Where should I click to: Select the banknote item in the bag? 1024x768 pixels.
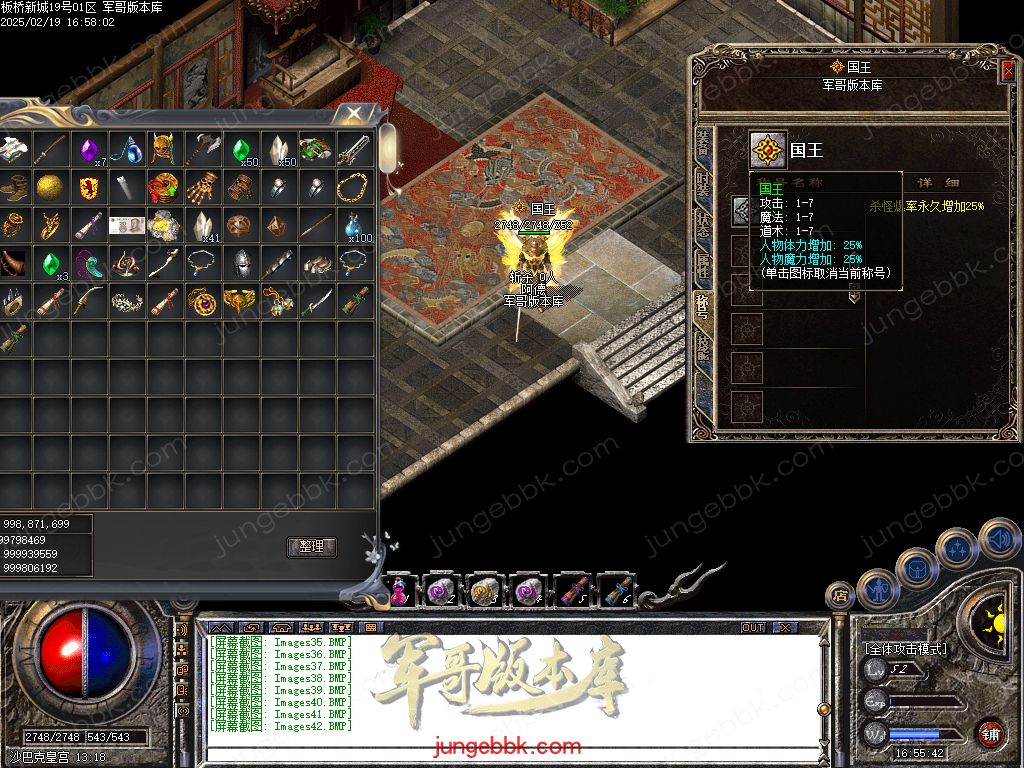[x=125, y=226]
